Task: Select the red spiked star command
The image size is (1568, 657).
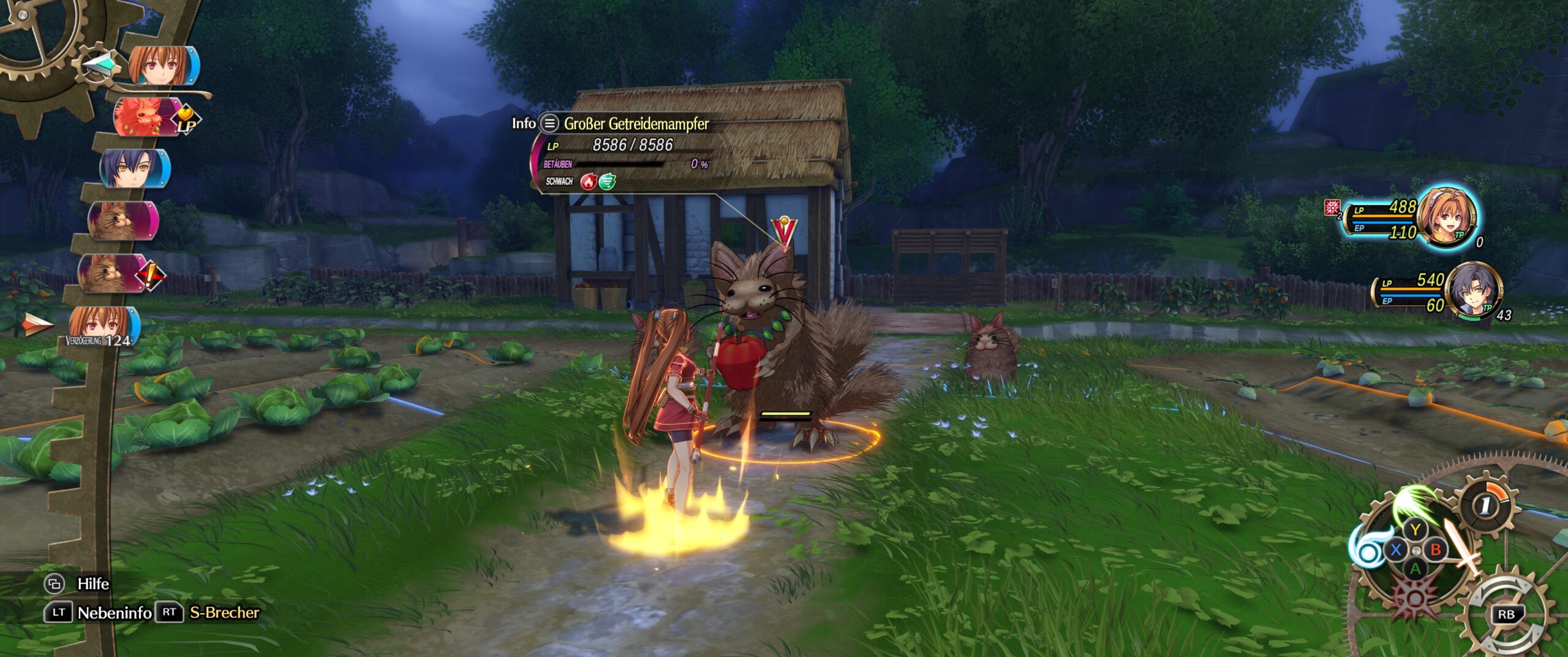Action: 1415,596
